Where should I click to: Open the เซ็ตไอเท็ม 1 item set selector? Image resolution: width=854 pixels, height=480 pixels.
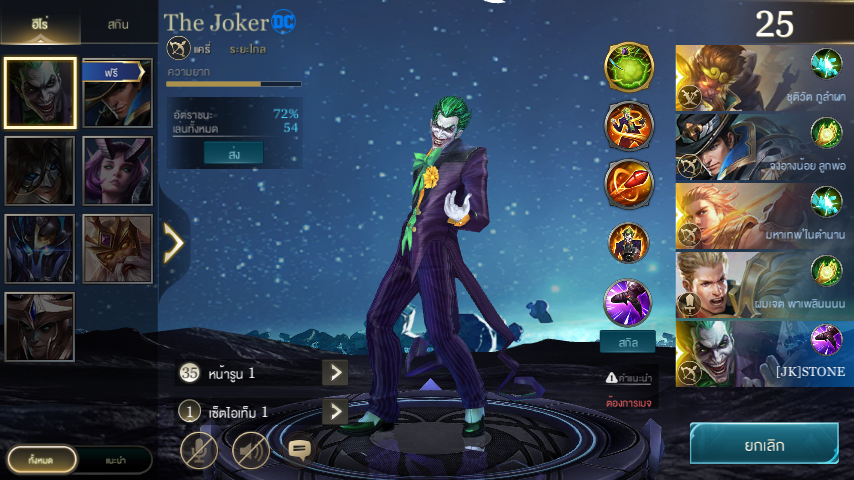click(x=335, y=411)
